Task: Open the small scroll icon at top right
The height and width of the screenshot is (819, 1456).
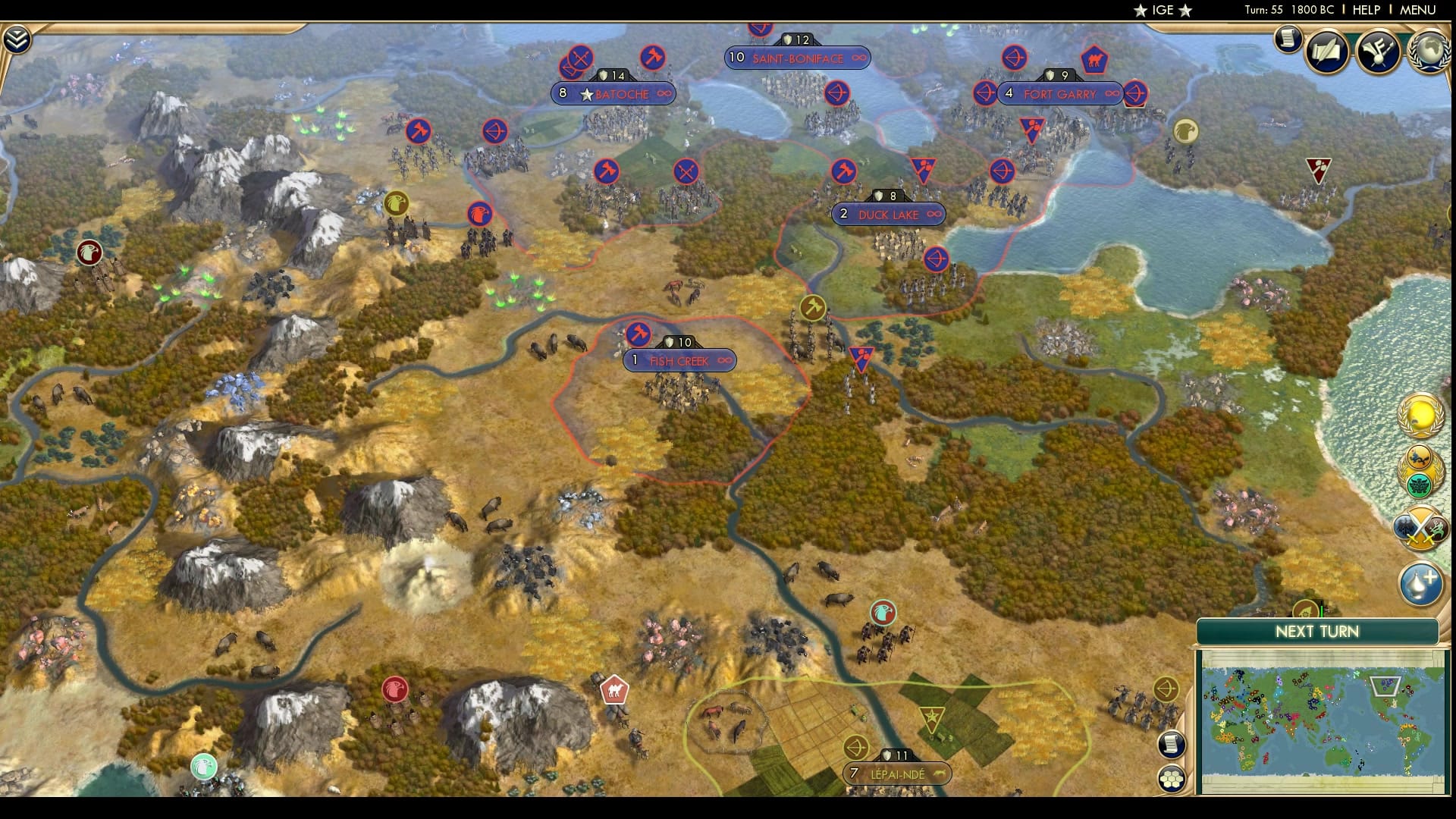Action: click(x=1288, y=39)
